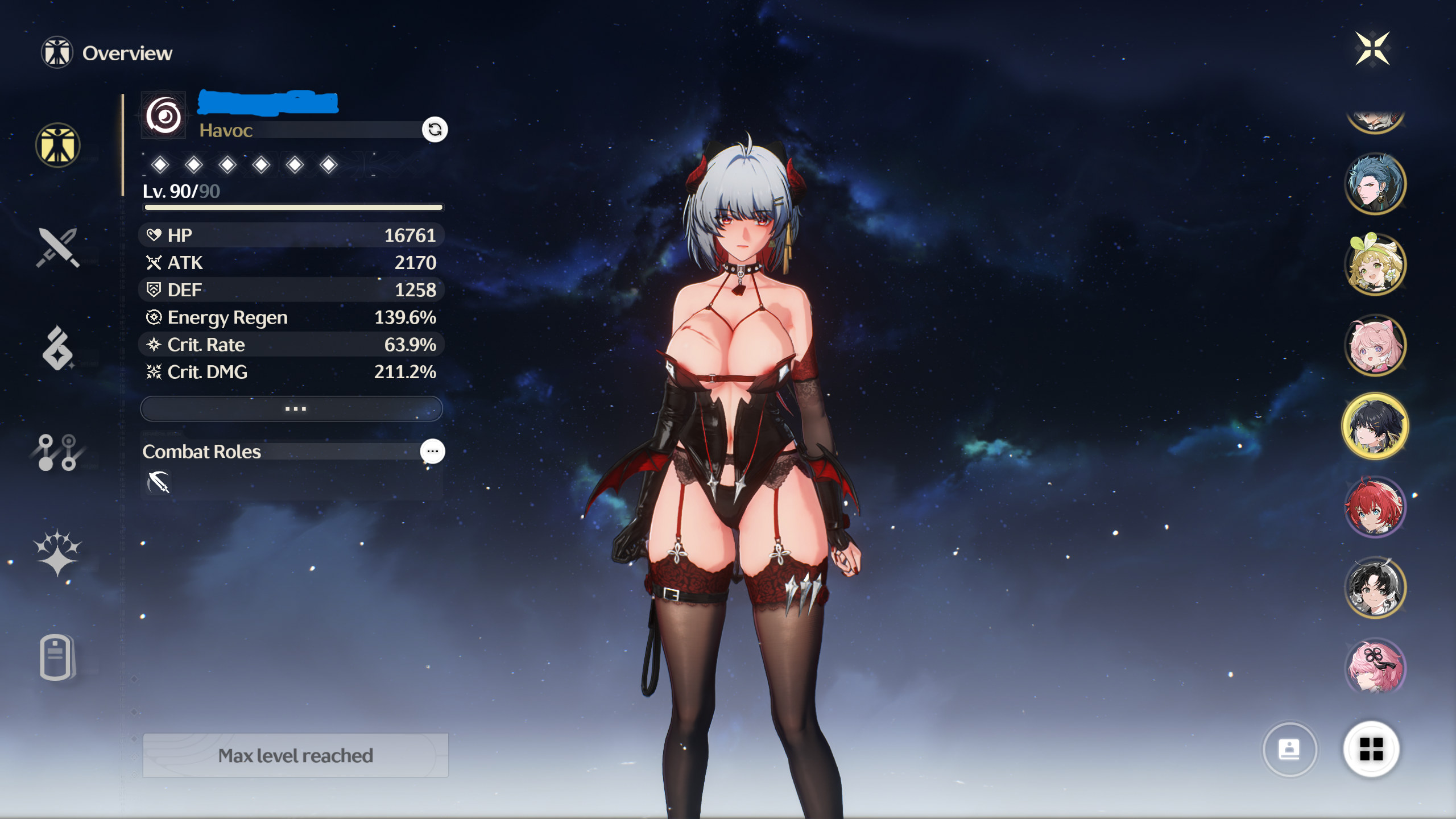Choose the pink-haired portrait with black ribbon

[1375, 667]
